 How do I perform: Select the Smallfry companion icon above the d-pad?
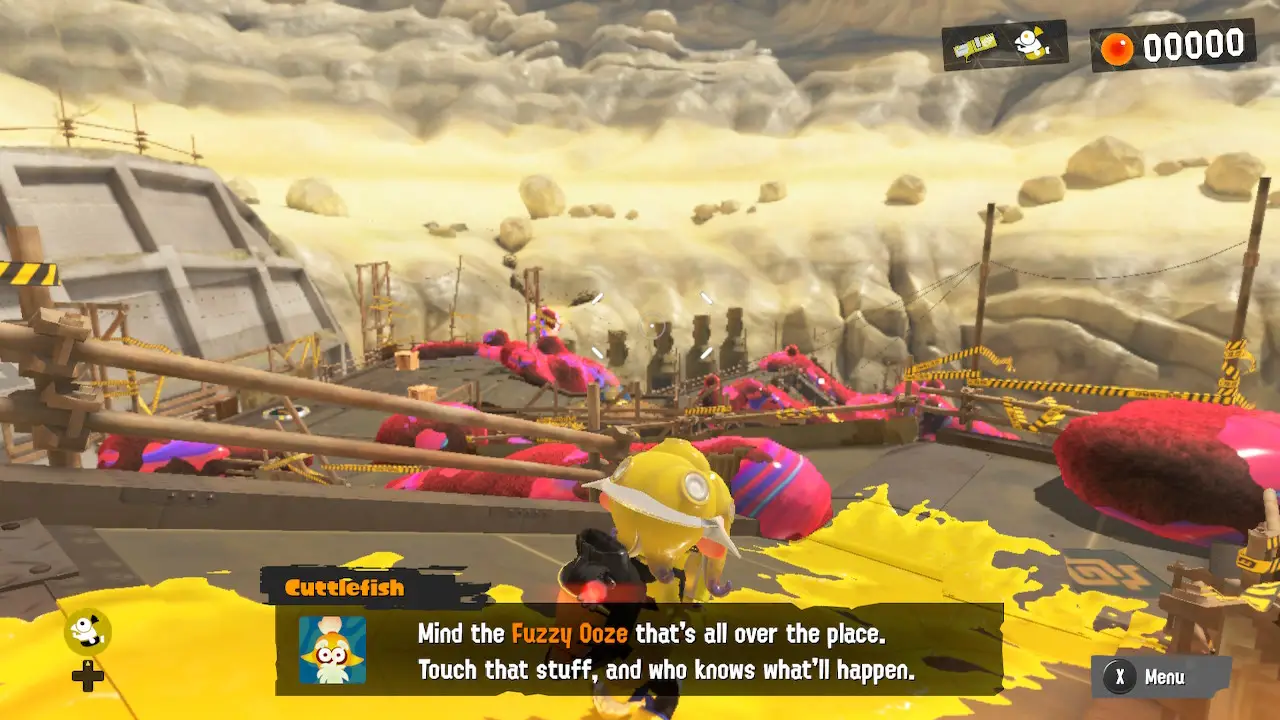[88, 632]
